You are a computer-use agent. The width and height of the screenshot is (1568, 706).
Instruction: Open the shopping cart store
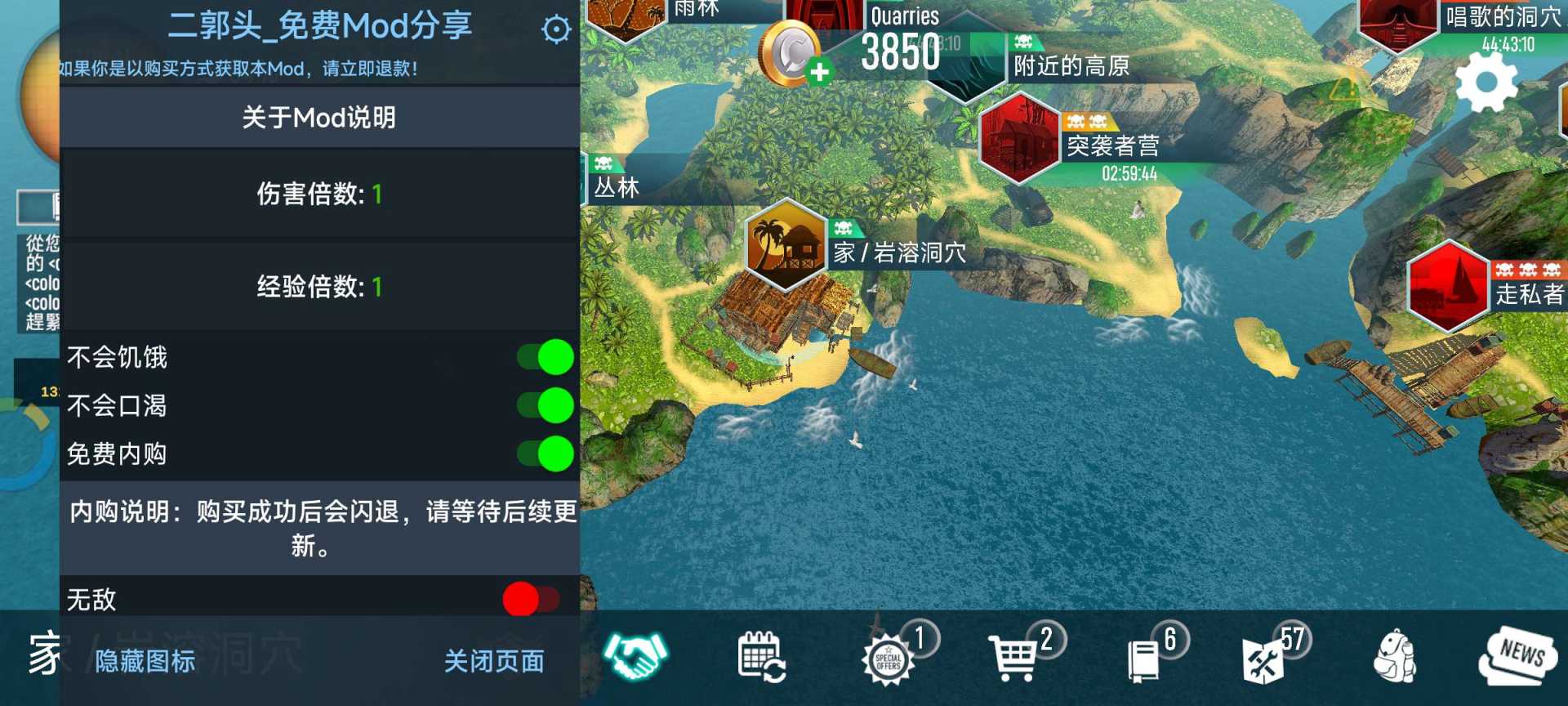pos(1015,659)
